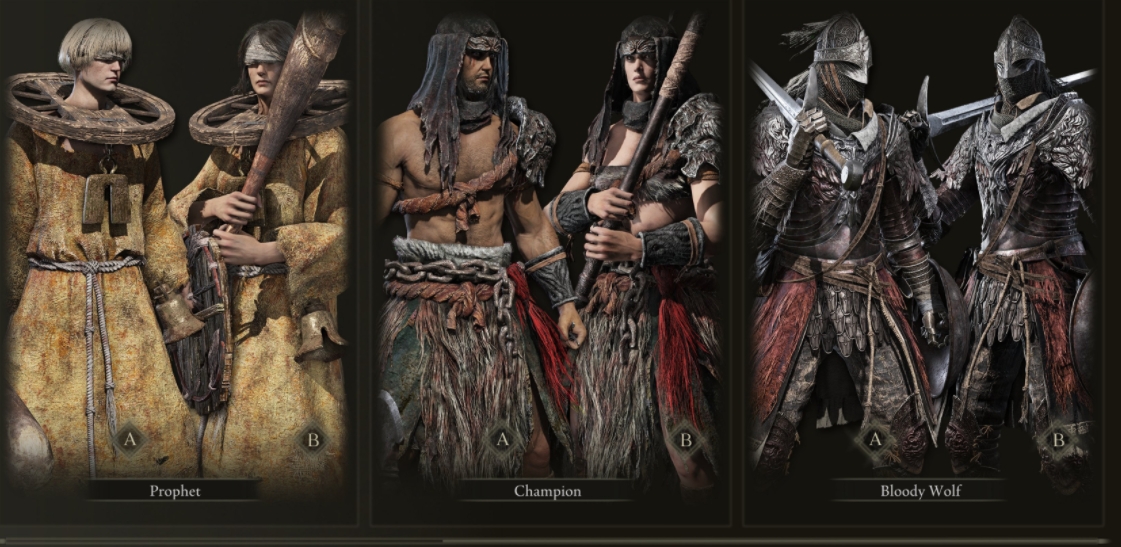Click Bloody Wolf's body type B marker
The height and width of the screenshot is (547, 1121).
pyautogui.click(x=1058, y=439)
